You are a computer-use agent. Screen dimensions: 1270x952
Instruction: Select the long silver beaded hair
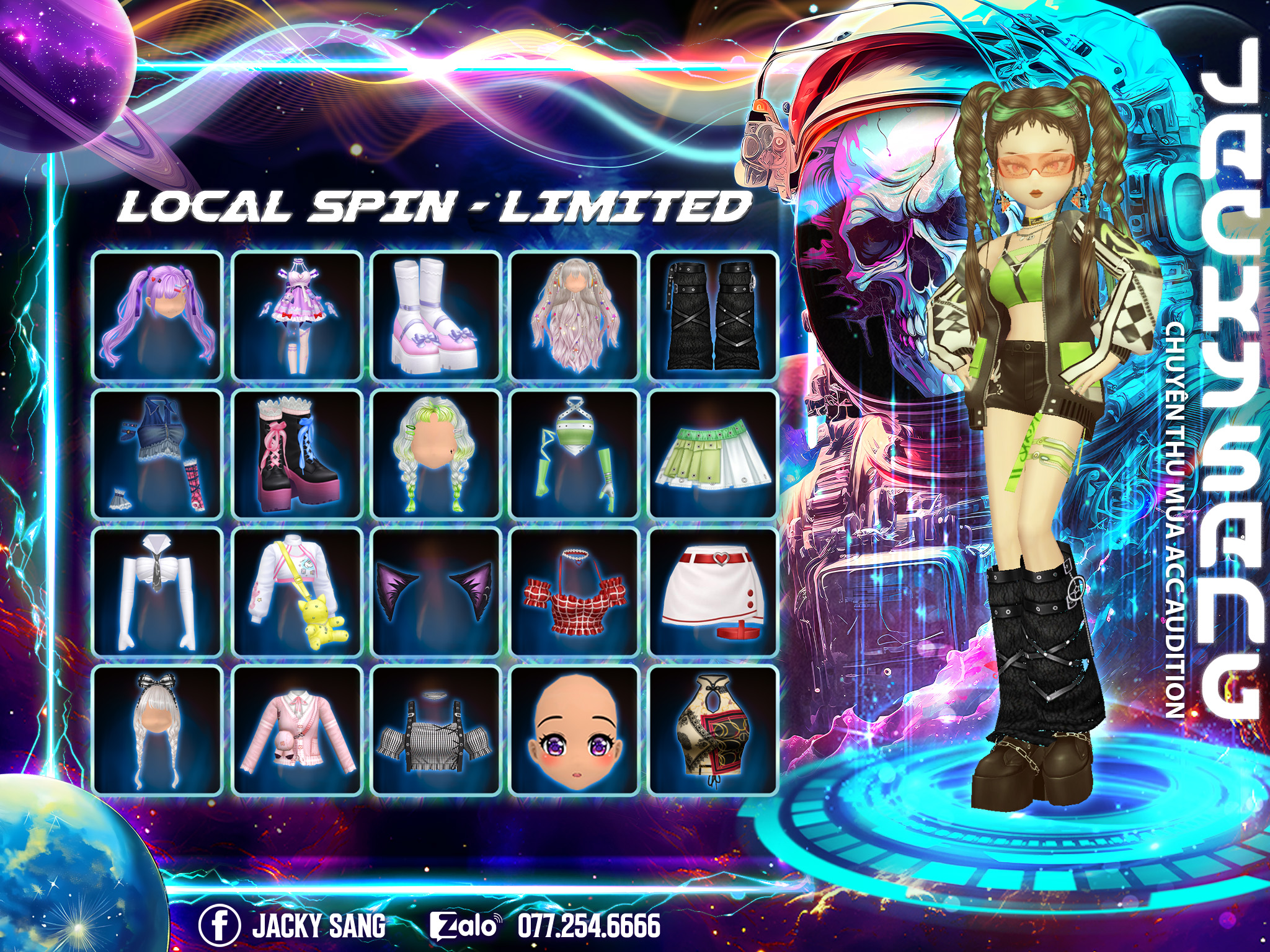coord(574,316)
